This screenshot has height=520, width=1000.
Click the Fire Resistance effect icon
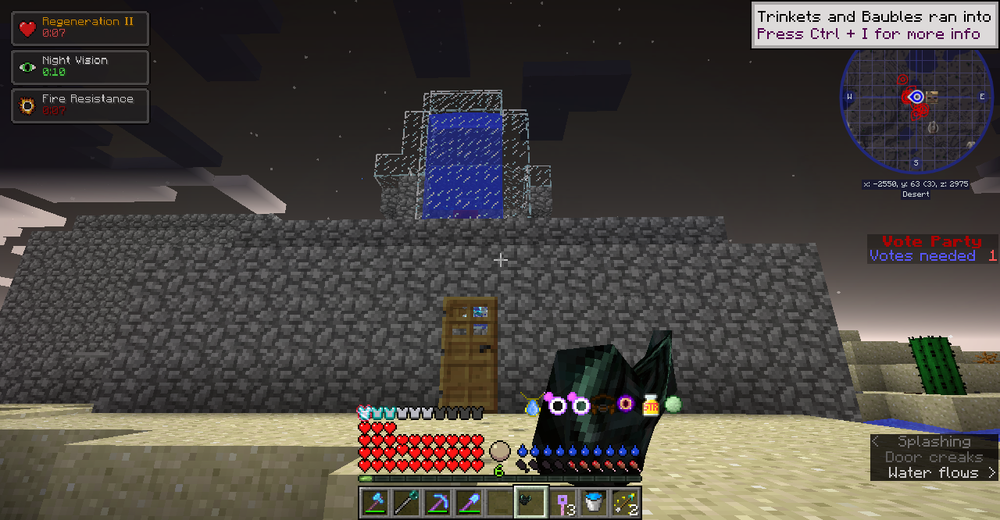(26, 105)
